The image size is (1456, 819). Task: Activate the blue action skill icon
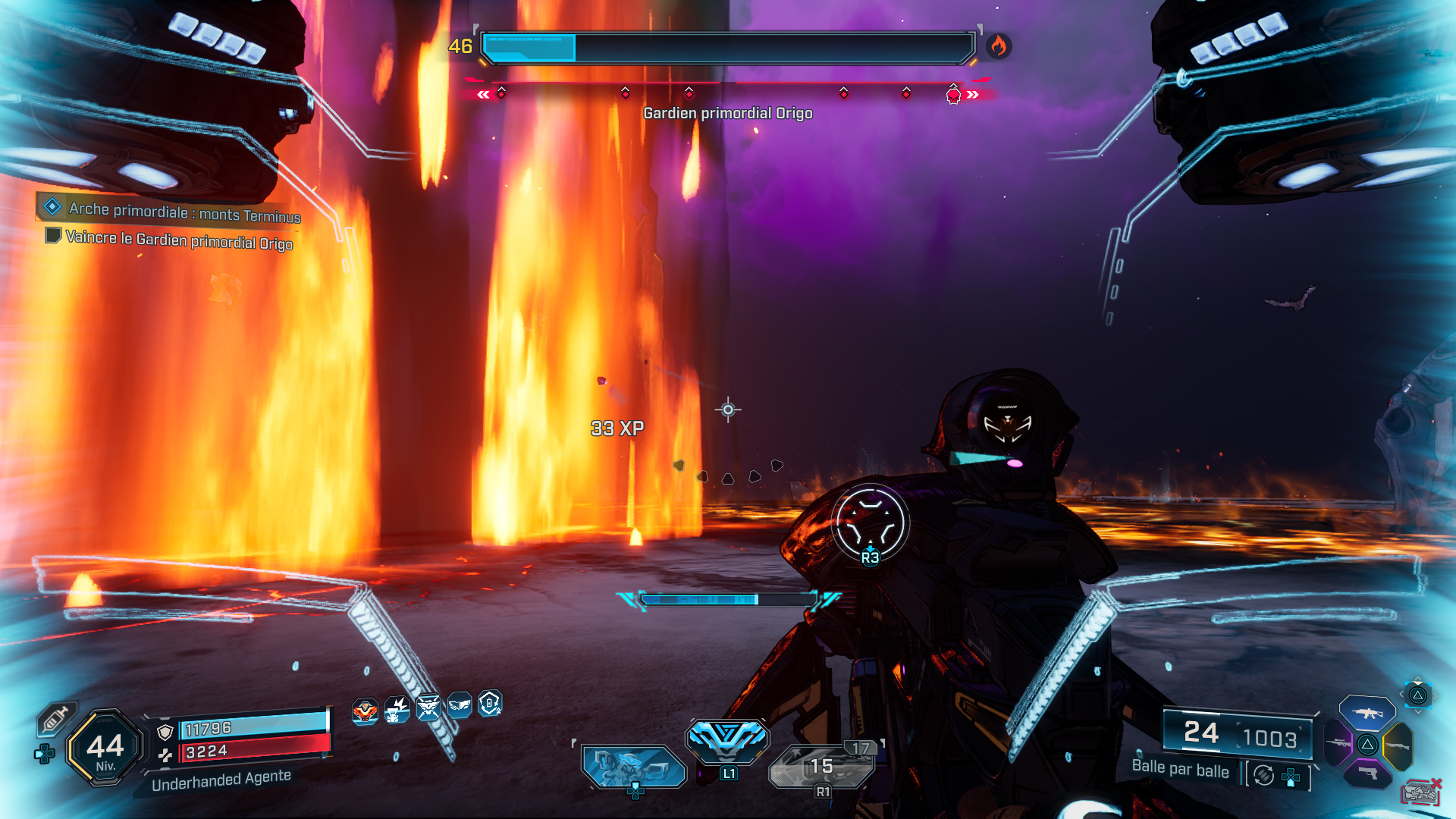[634, 766]
